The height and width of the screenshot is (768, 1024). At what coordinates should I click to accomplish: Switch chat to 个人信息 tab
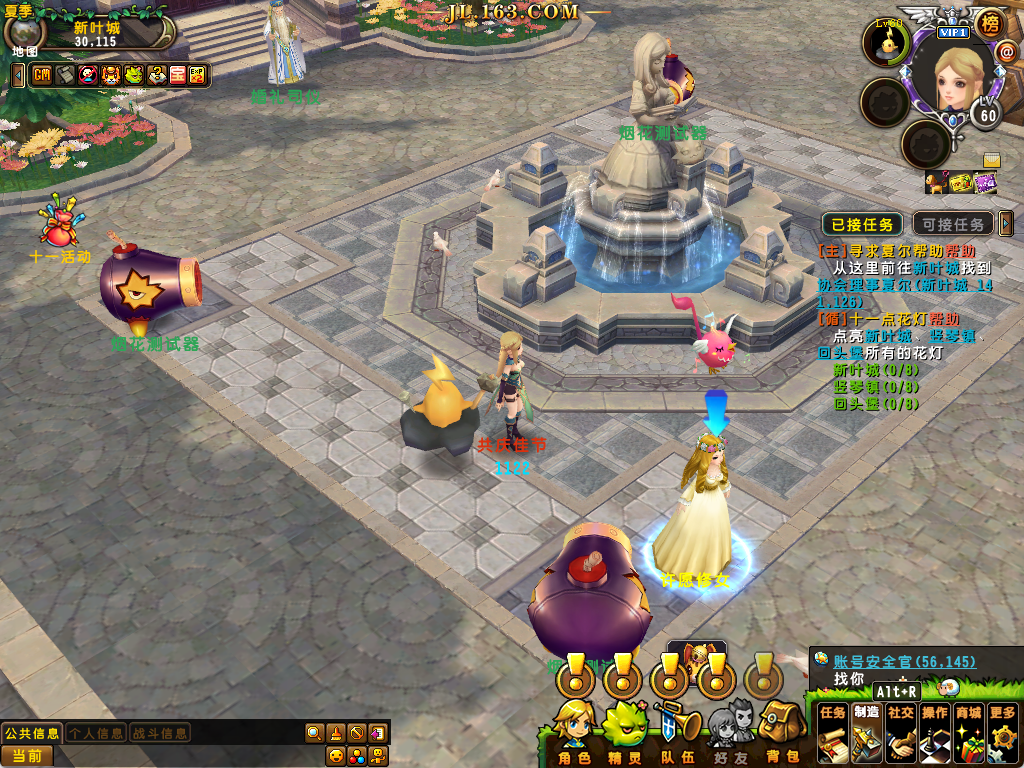(x=96, y=733)
